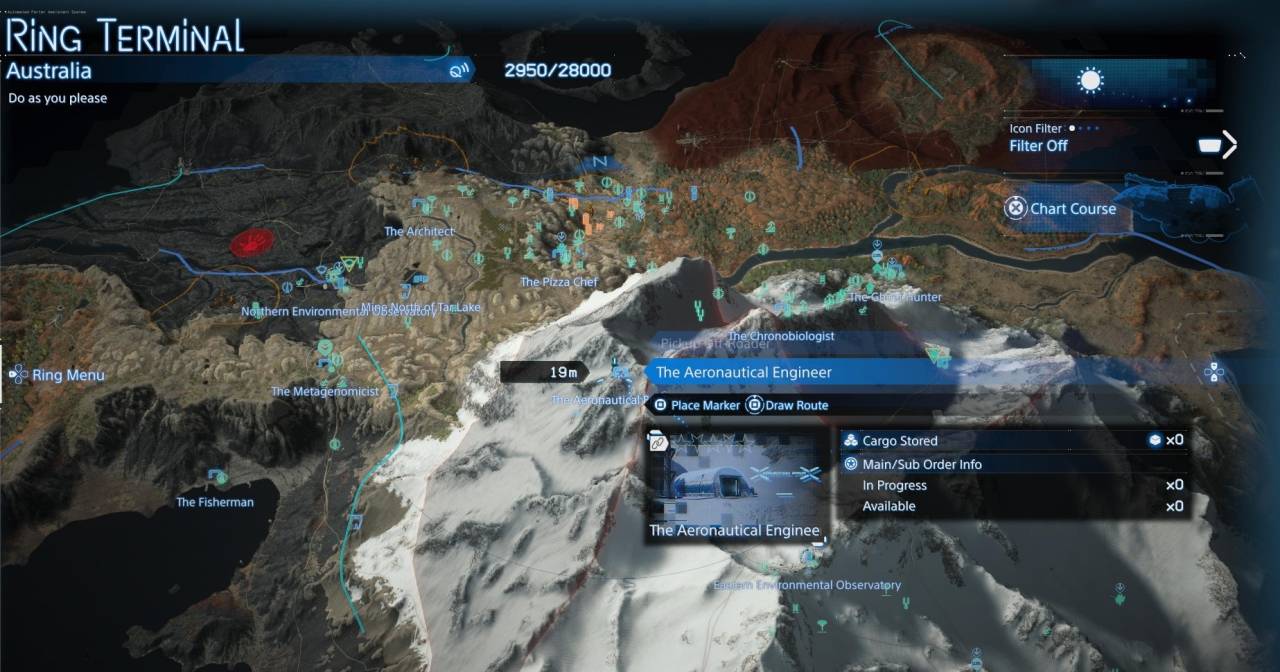Select the Eastern Environmental Observatory marker
The height and width of the screenshot is (672, 1280).
[x=807, y=585]
